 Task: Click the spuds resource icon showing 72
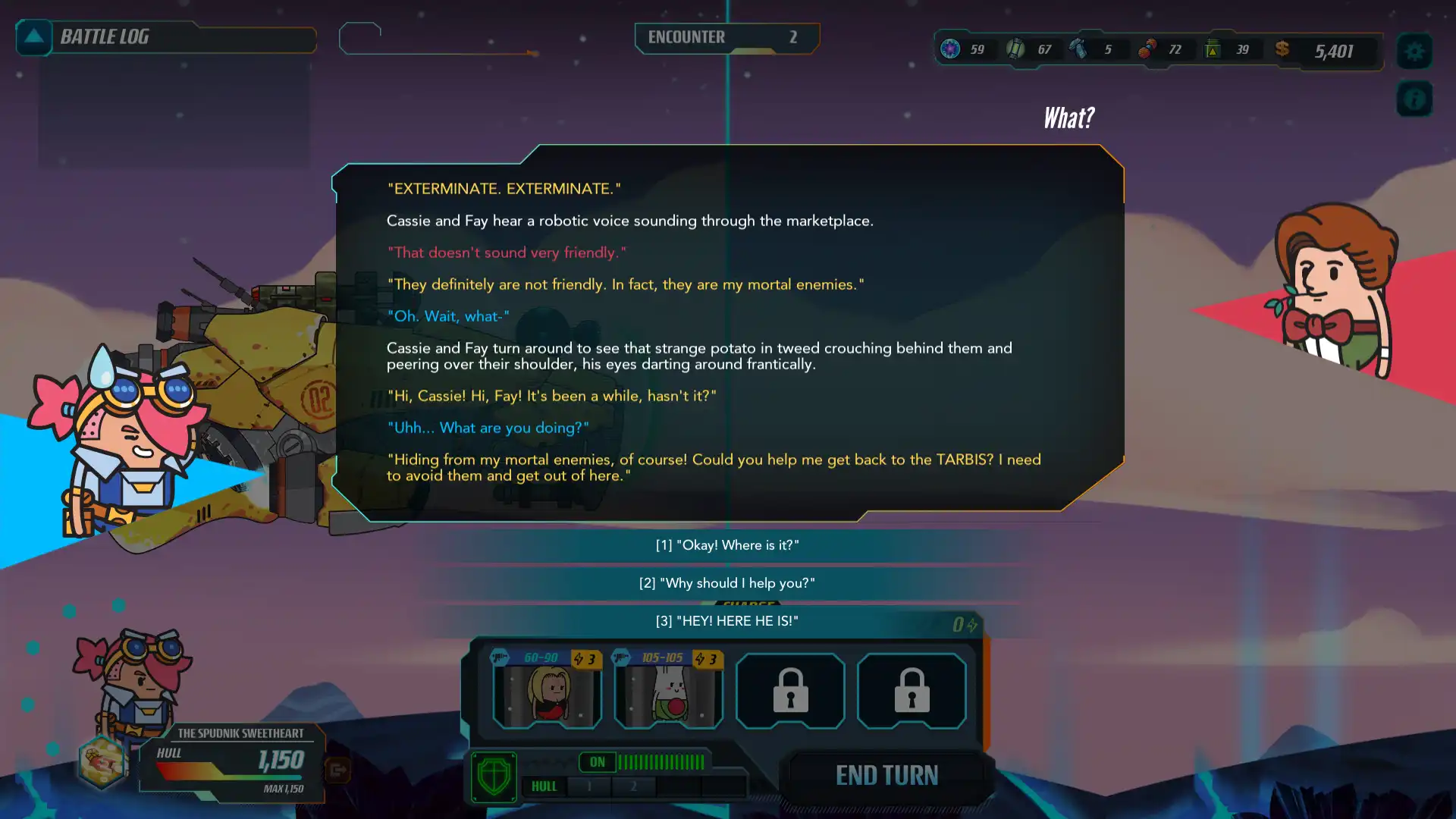tap(1147, 49)
